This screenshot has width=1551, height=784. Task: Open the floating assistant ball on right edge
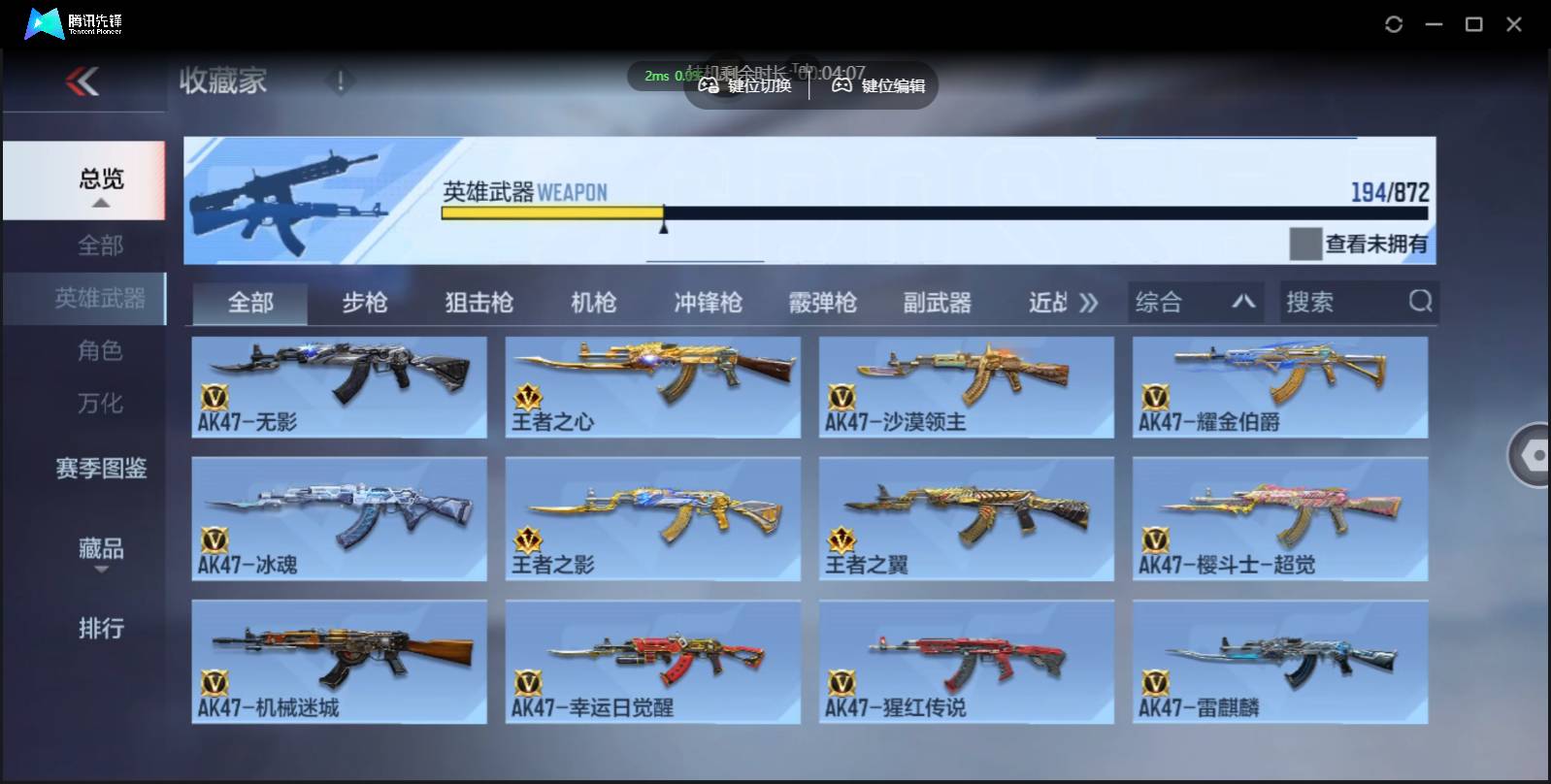(x=1534, y=456)
